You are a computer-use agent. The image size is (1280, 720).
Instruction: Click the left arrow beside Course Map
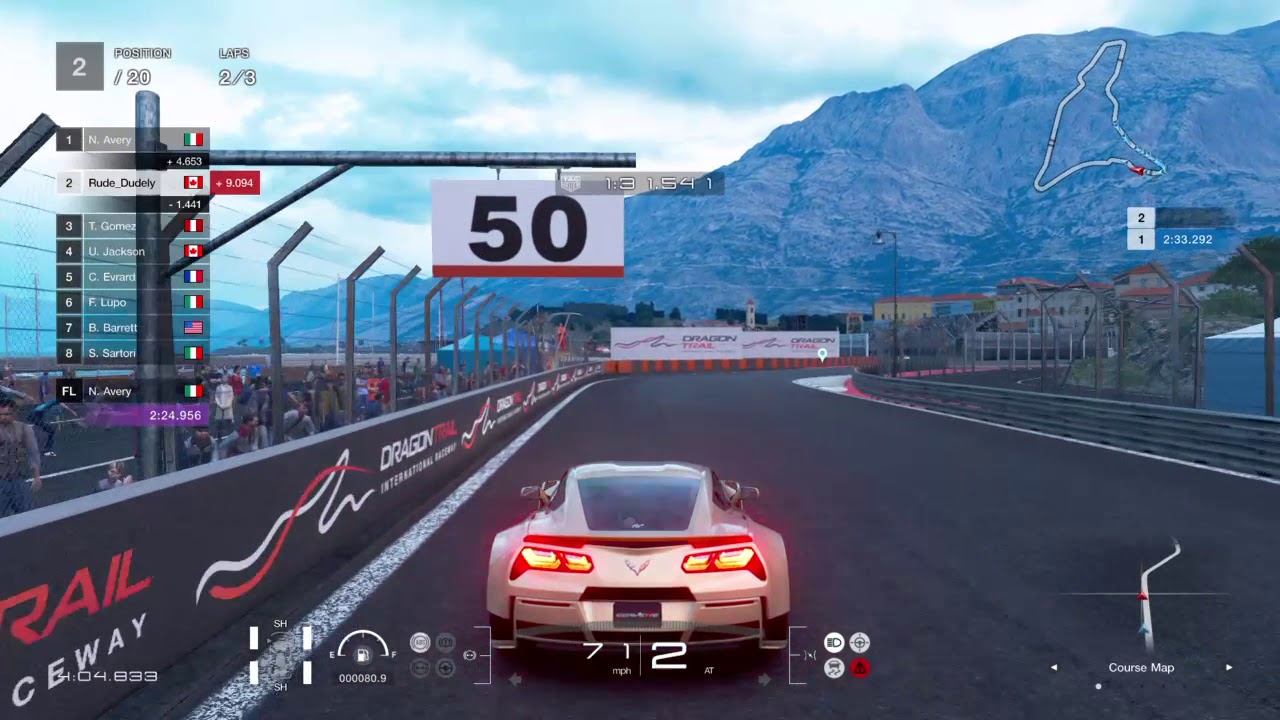[x=1054, y=667]
